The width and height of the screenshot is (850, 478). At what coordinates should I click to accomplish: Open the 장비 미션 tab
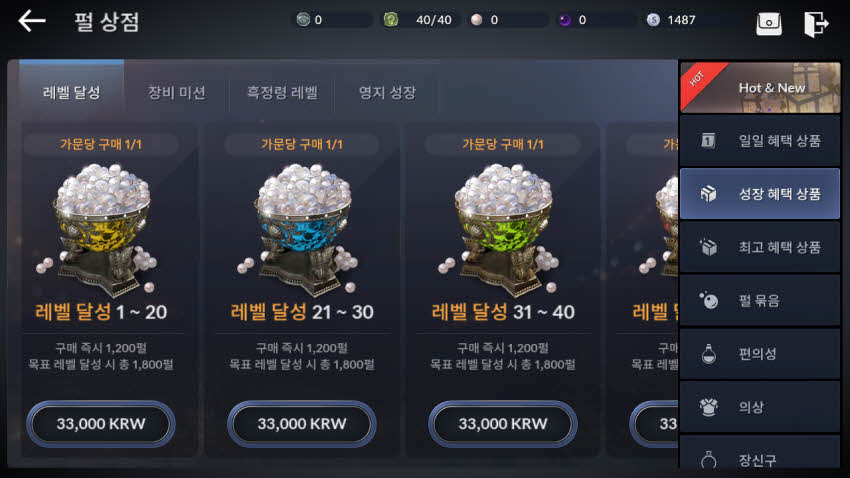[176, 93]
